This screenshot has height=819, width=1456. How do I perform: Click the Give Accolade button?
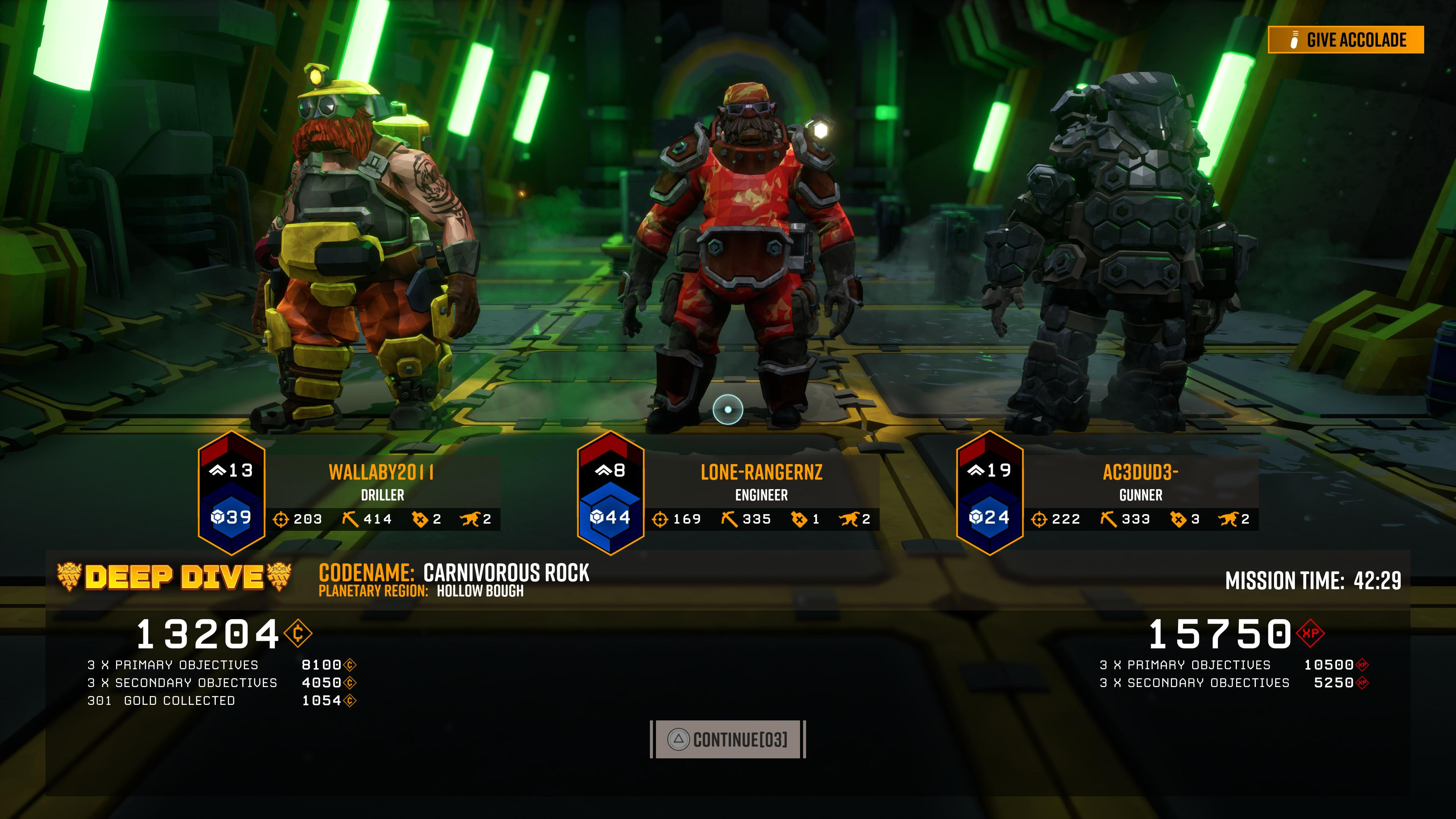1345,39
